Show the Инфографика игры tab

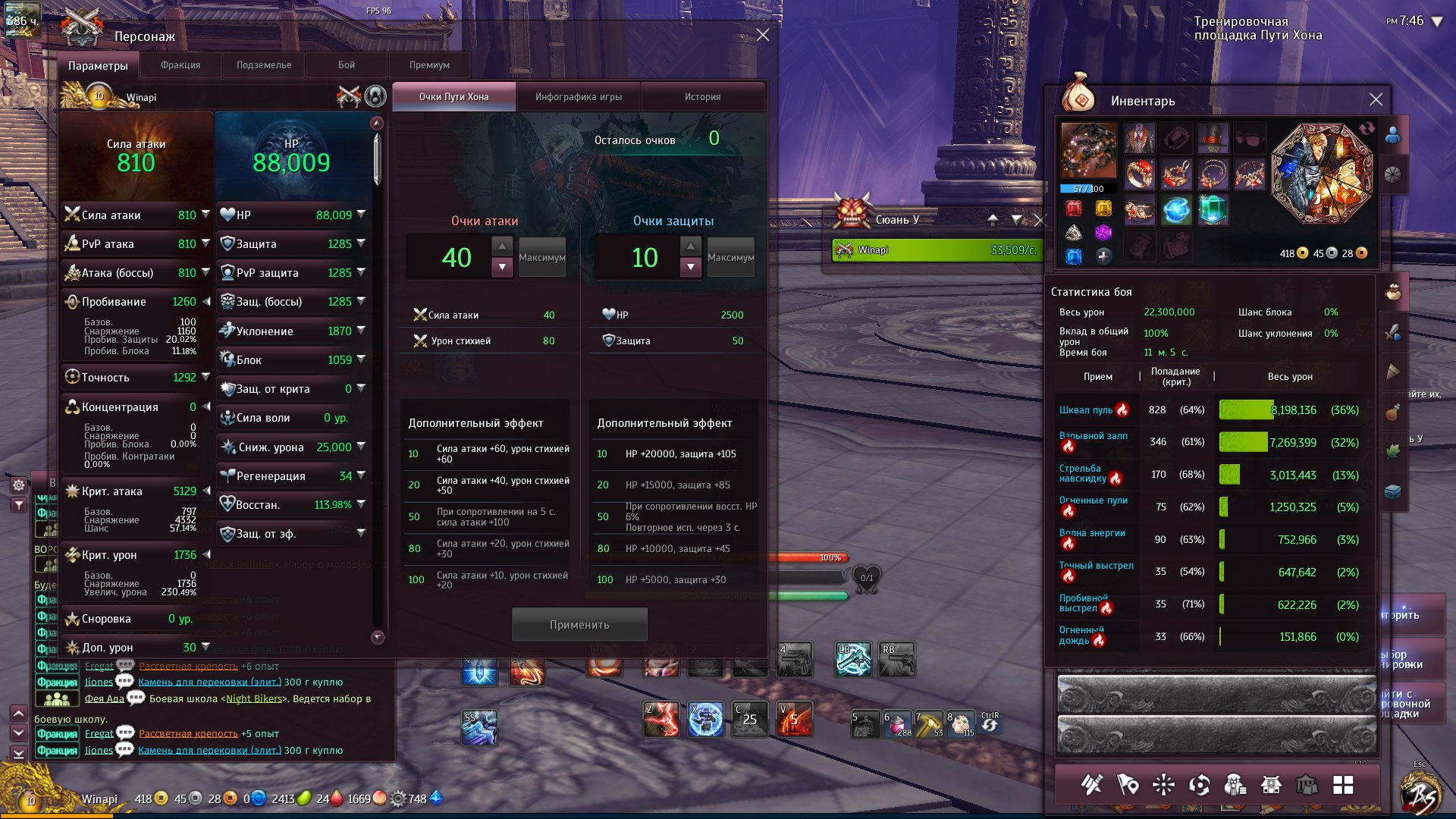(579, 97)
